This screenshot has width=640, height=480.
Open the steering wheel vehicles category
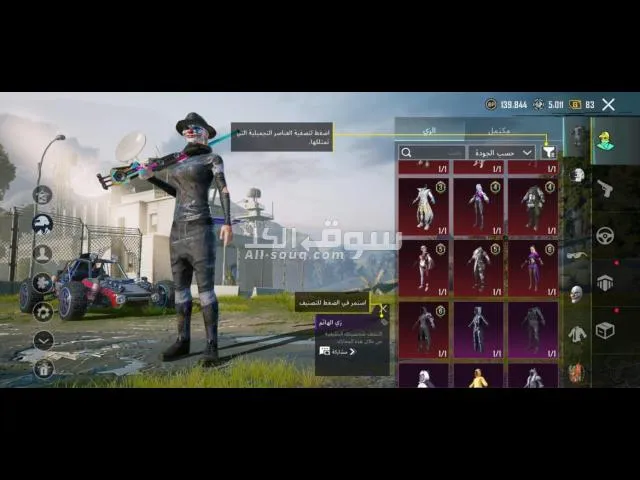click(x=605, y=236)
